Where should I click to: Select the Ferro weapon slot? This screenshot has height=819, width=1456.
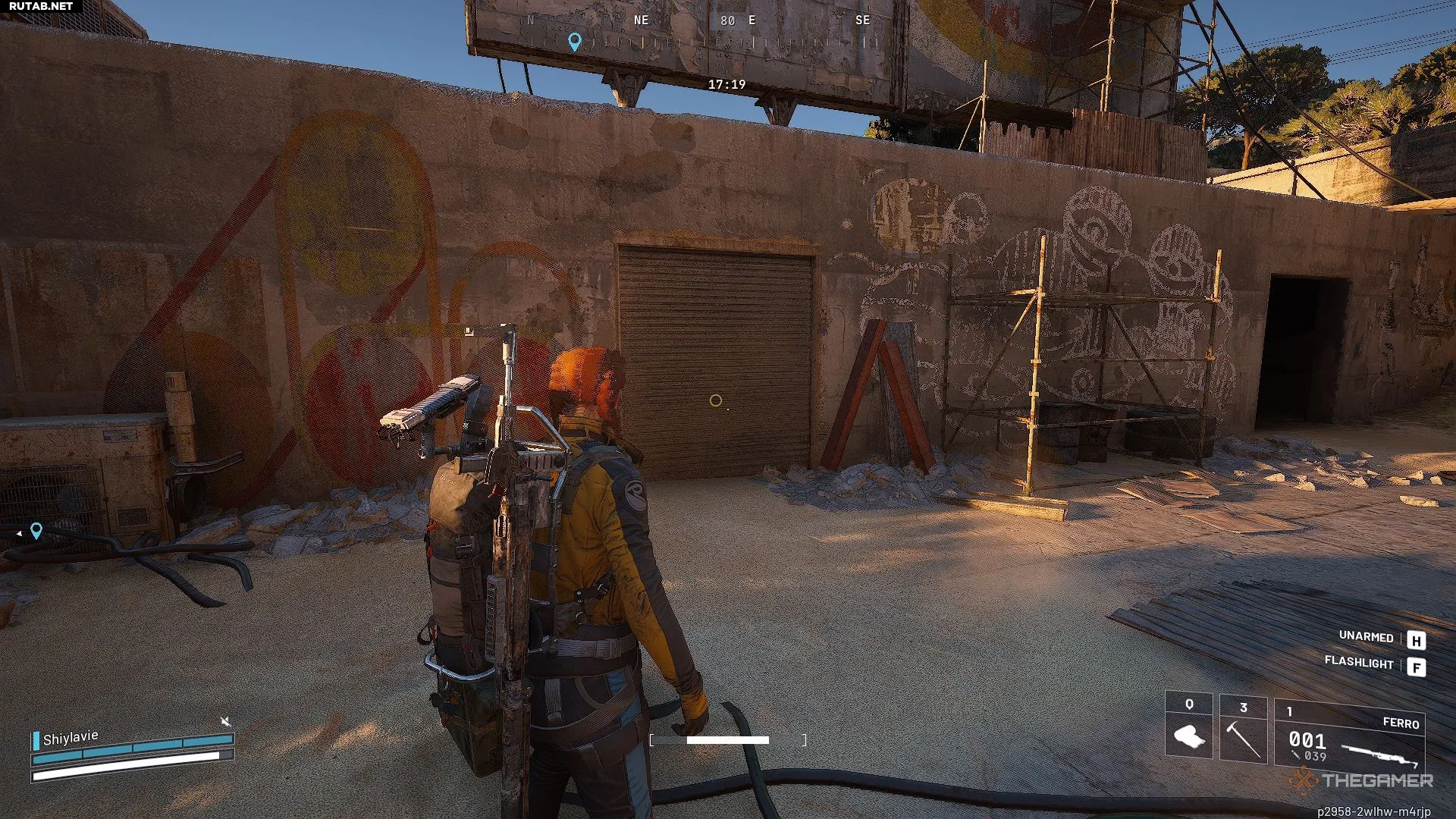coord(1349,734)
